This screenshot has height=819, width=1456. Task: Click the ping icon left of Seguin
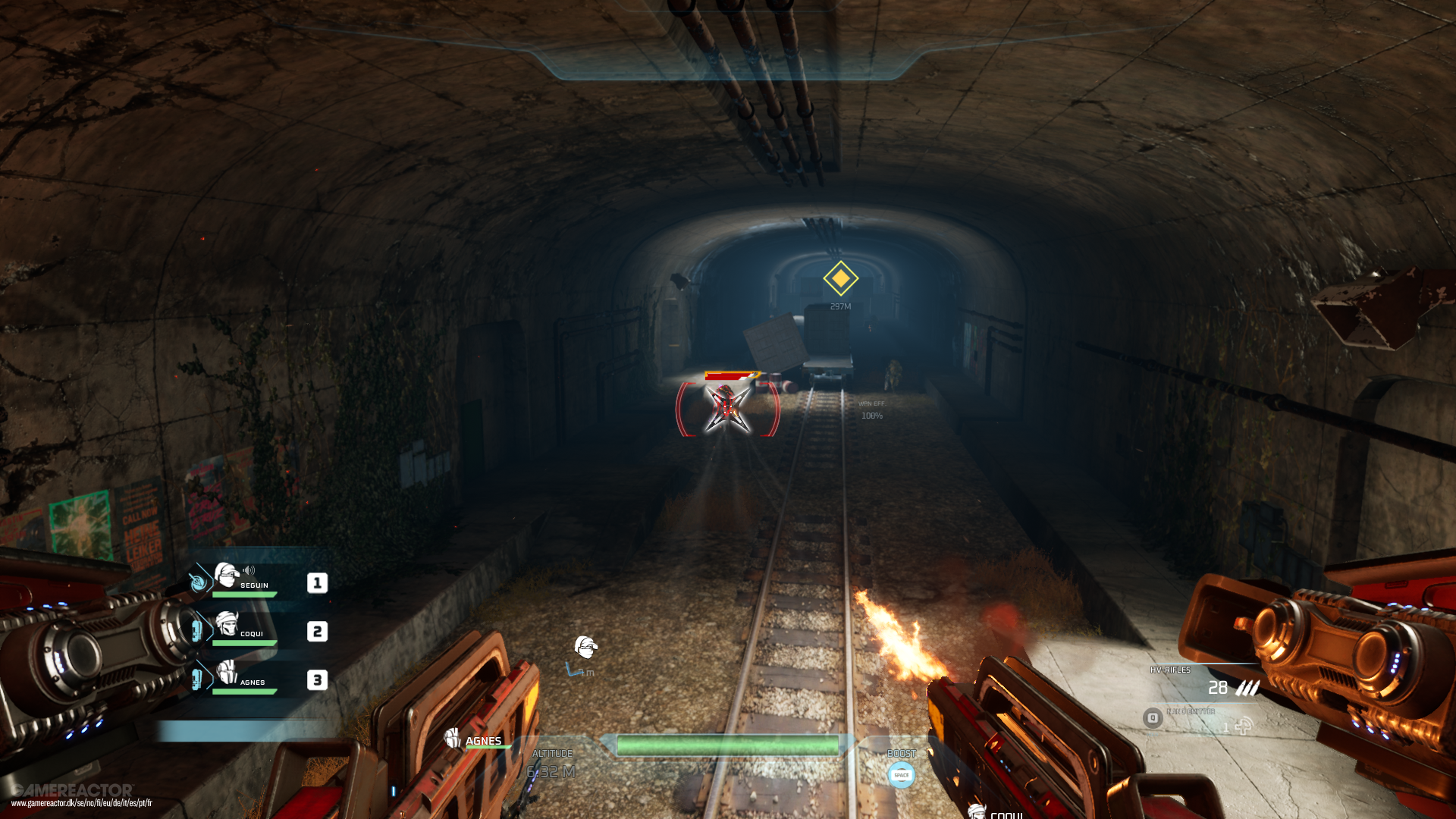coord(199,581)
